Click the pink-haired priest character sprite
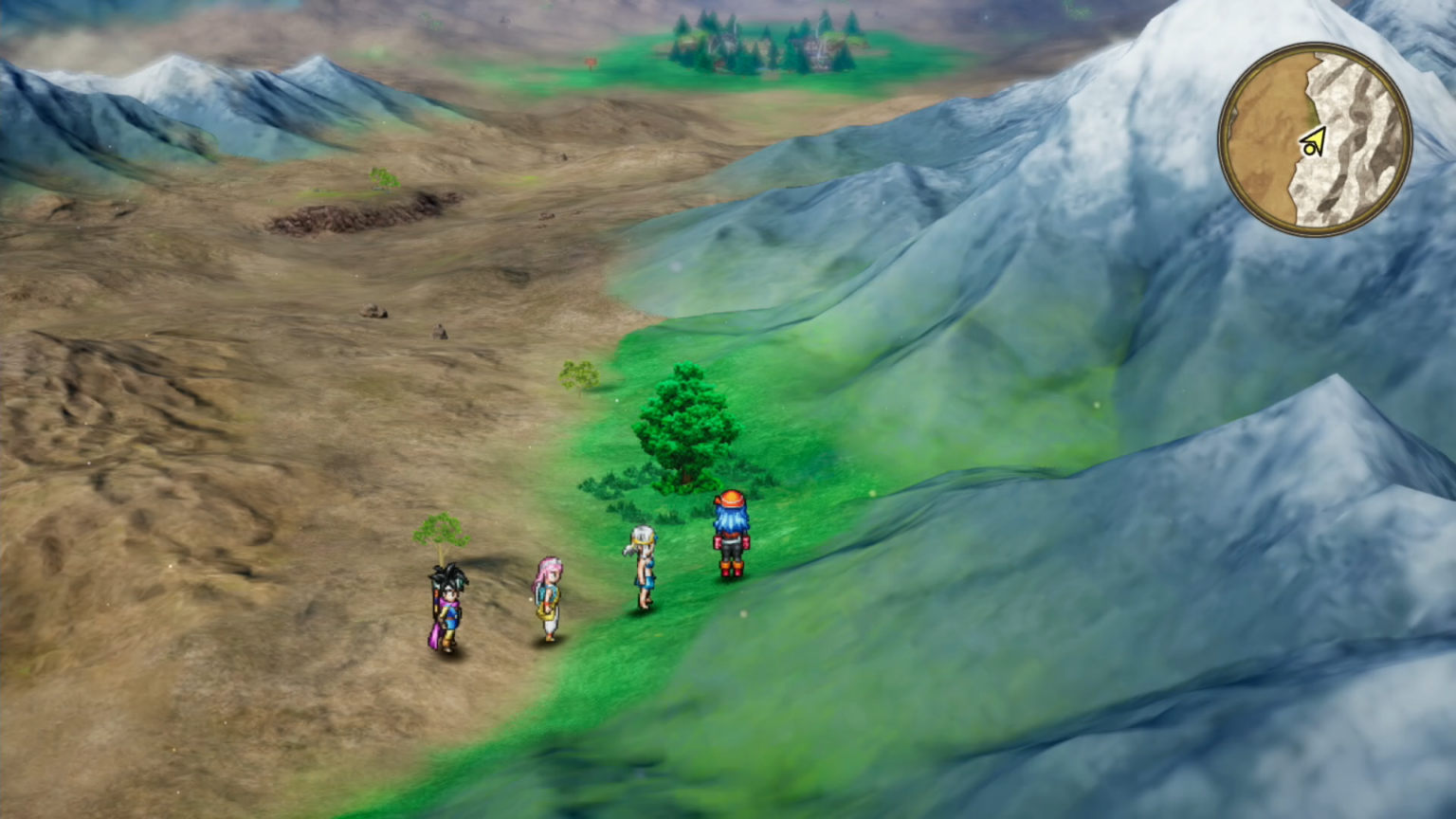 click(550, 597)
